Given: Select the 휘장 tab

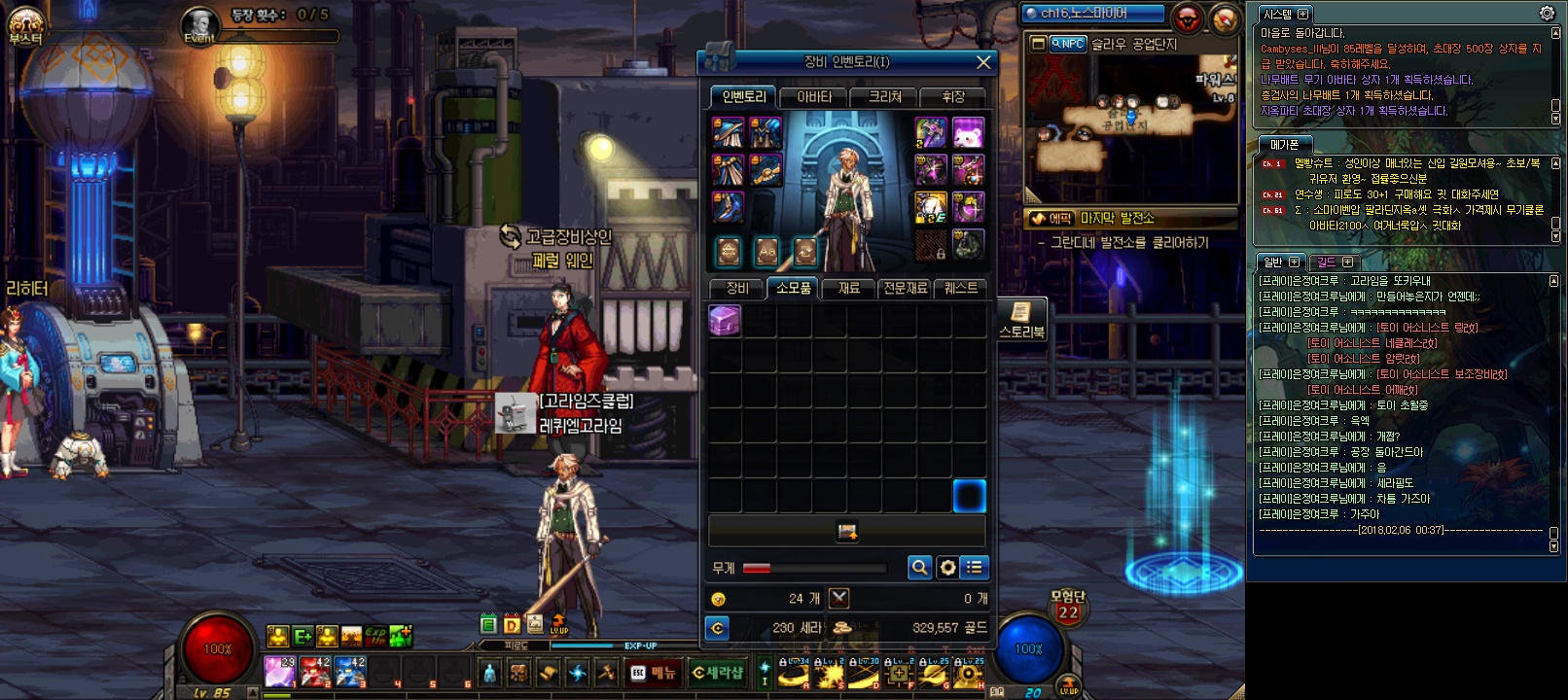Looking at the screenshot, I should pyautogui.click(x=953, y=97).
